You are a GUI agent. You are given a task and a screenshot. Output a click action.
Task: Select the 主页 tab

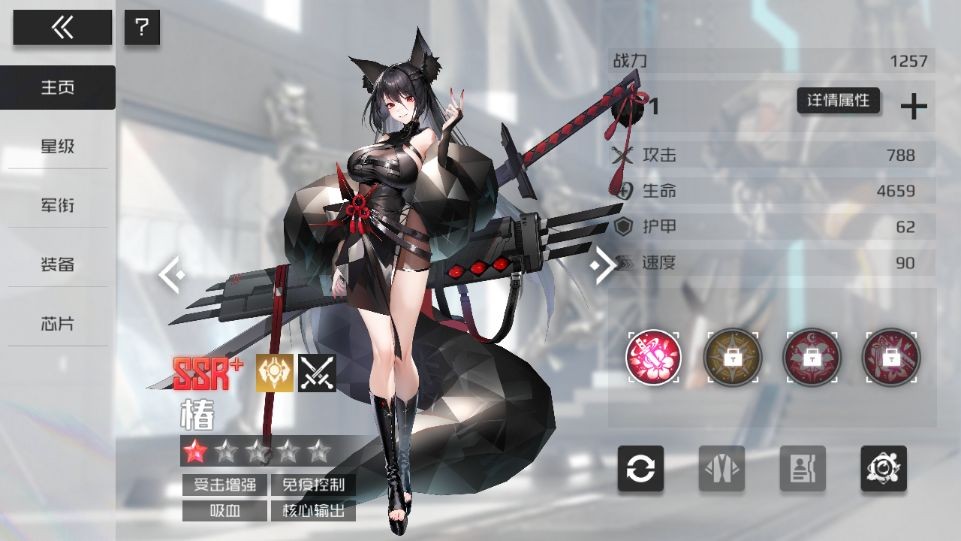pos(57,88)
